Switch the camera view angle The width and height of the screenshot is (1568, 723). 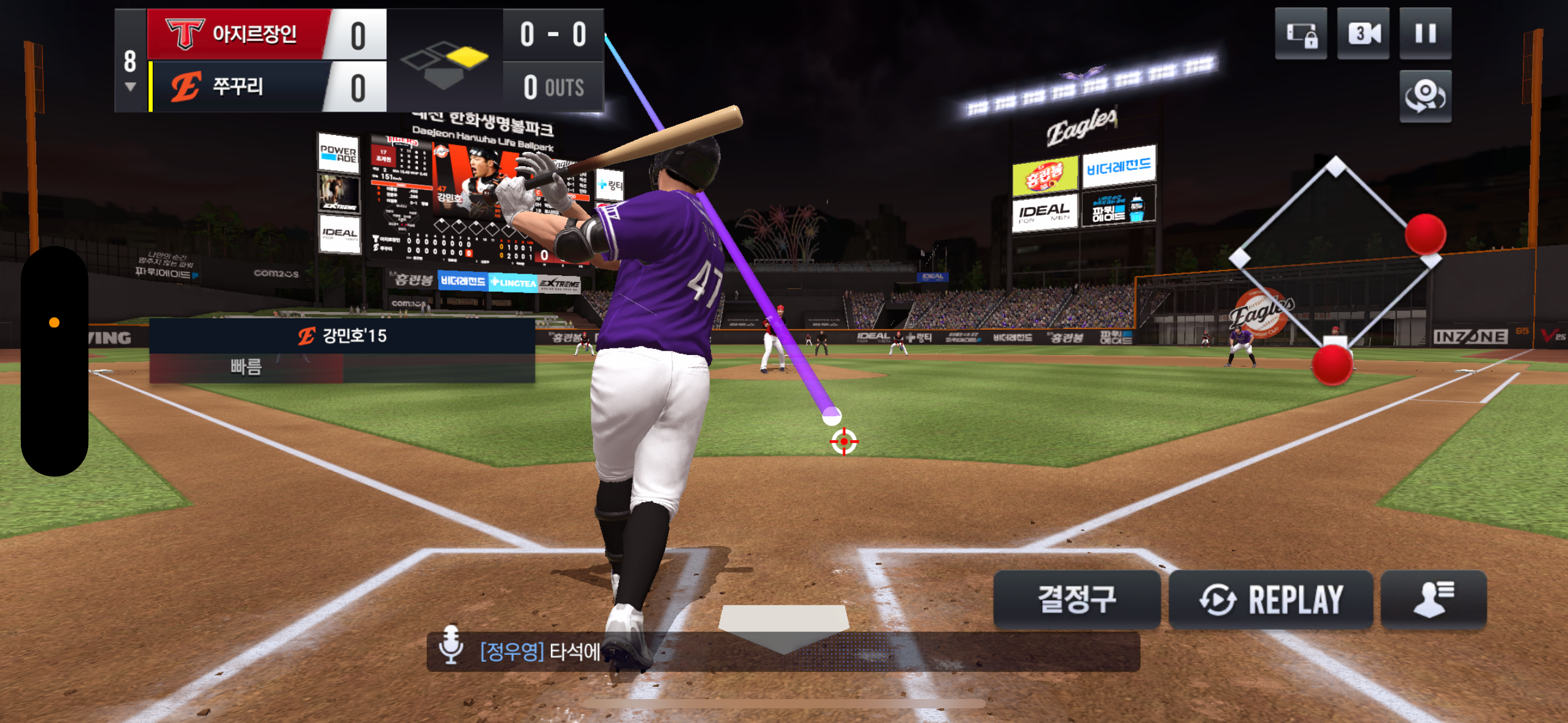pos(1425,96)
